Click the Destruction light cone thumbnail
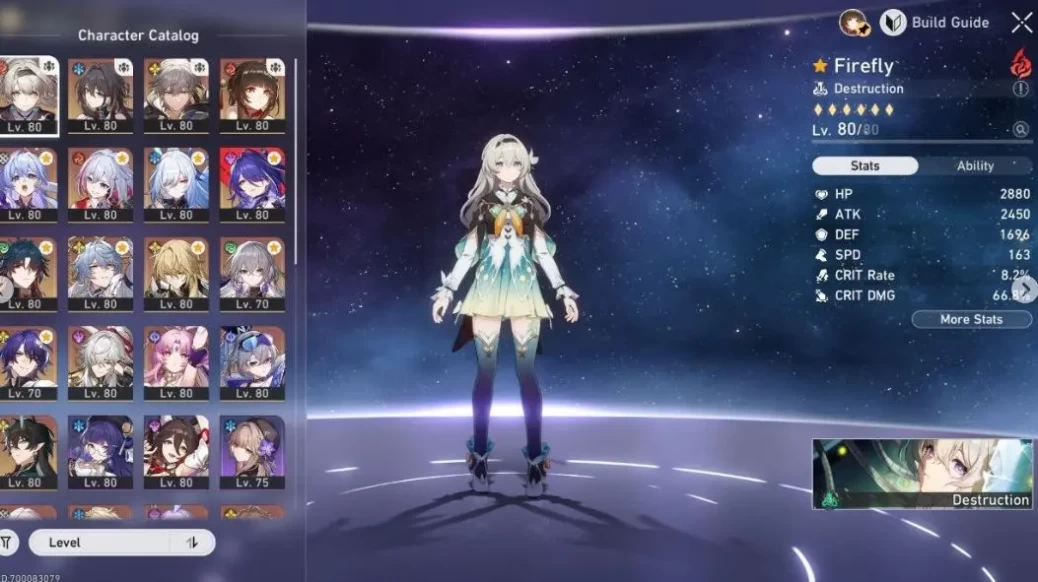1038x582 pixels. click(922, 474)
